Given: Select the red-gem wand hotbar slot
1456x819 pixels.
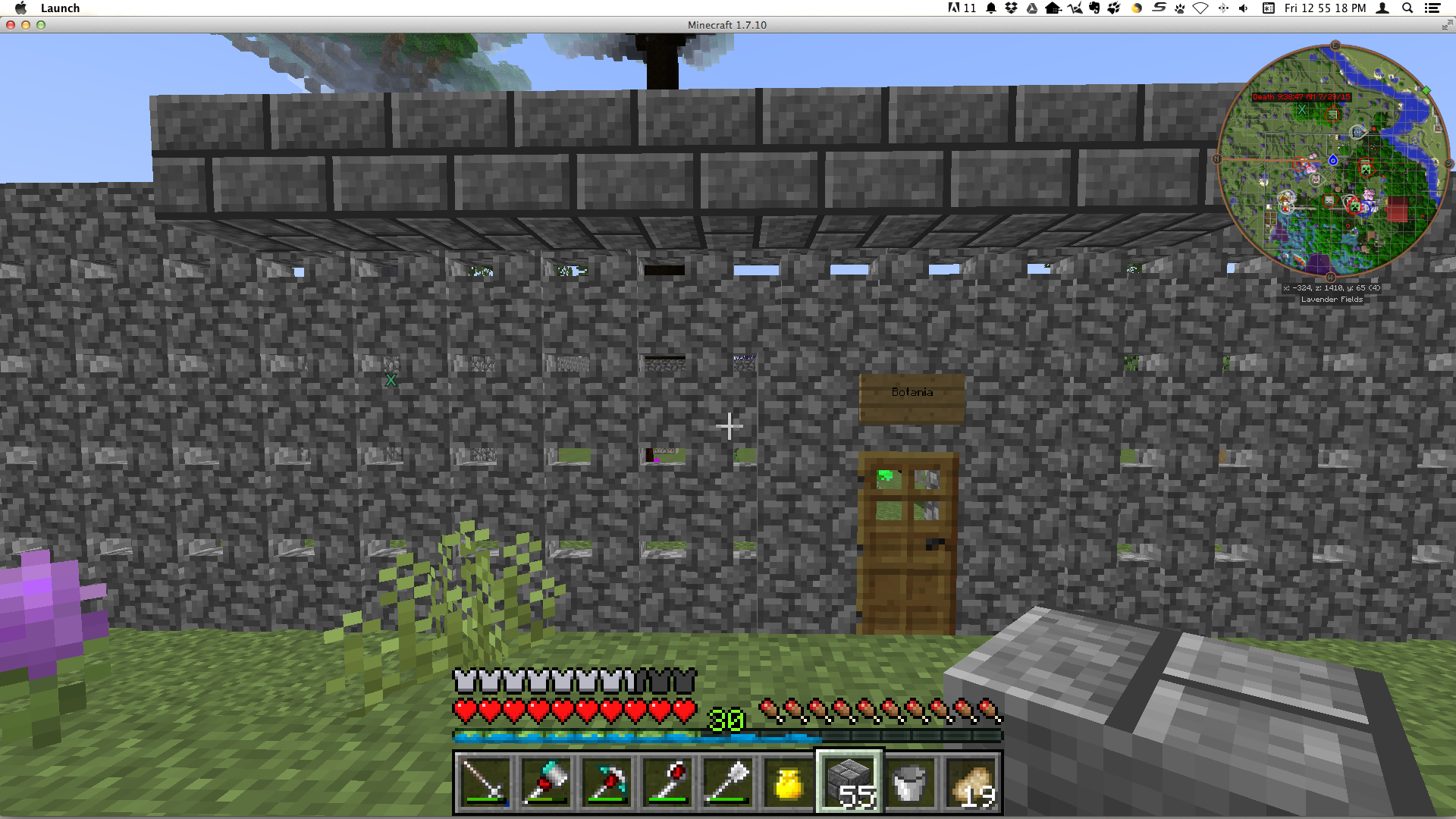Looking at the screenshot, I should pyautogui.click(x=667, y=783).
